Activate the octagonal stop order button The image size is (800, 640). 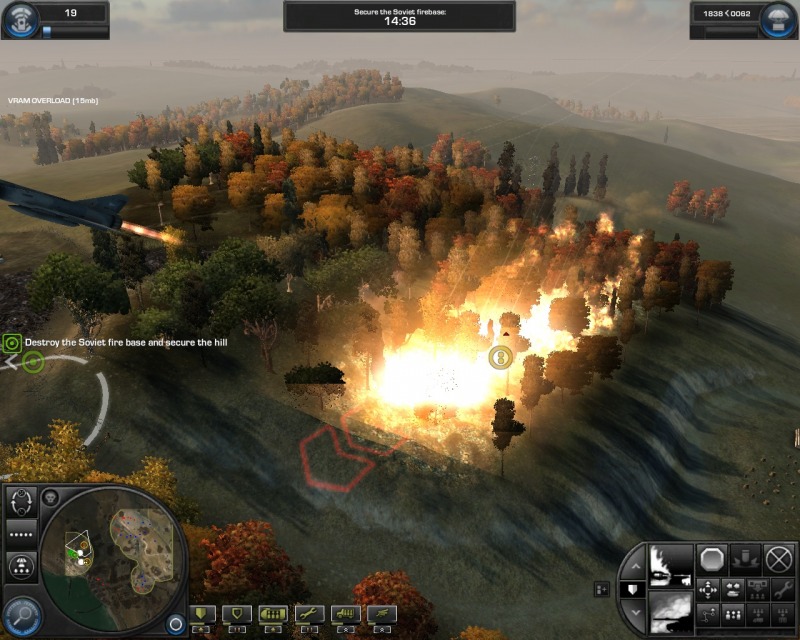(712, 558)
